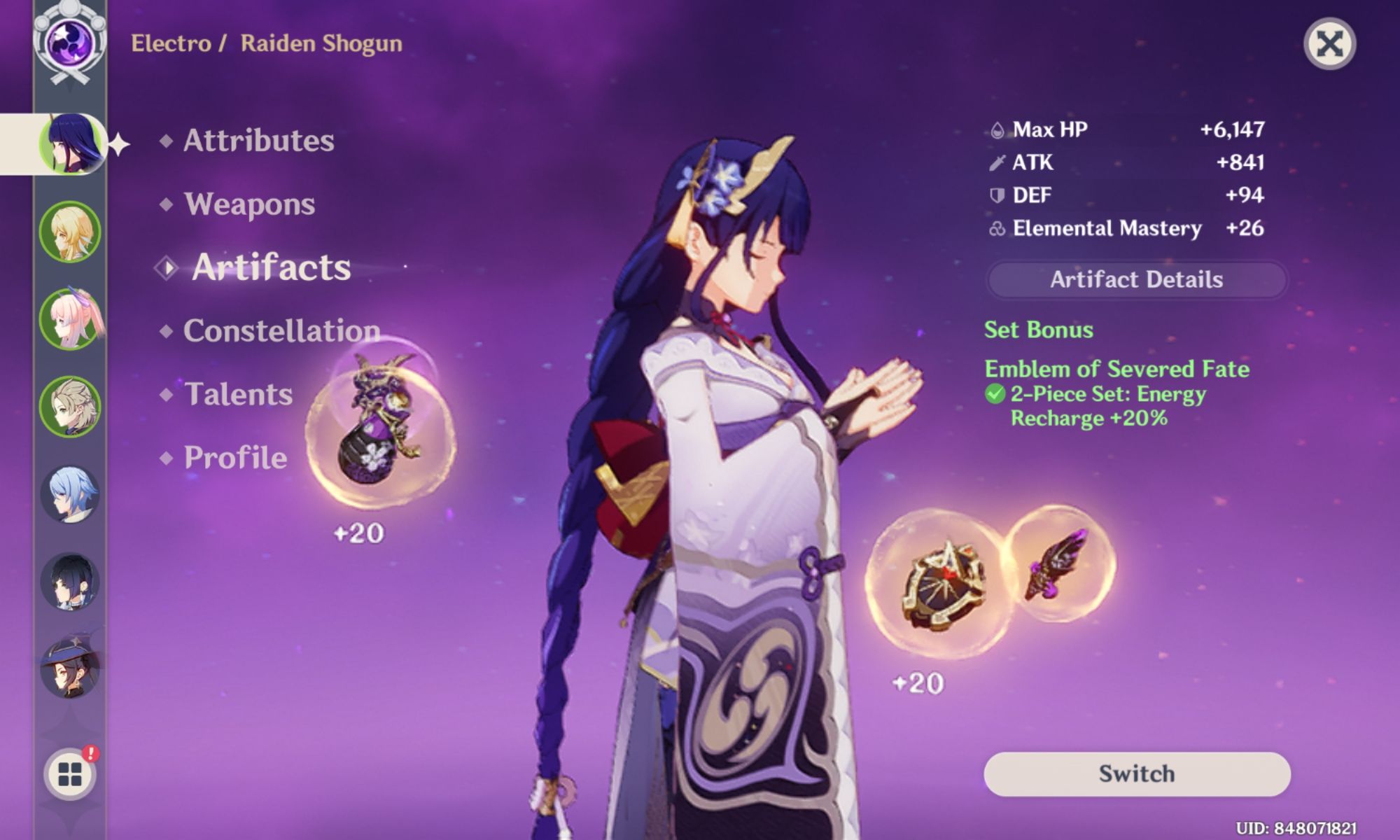Select the witch-hat character portrait

point(70,669)
